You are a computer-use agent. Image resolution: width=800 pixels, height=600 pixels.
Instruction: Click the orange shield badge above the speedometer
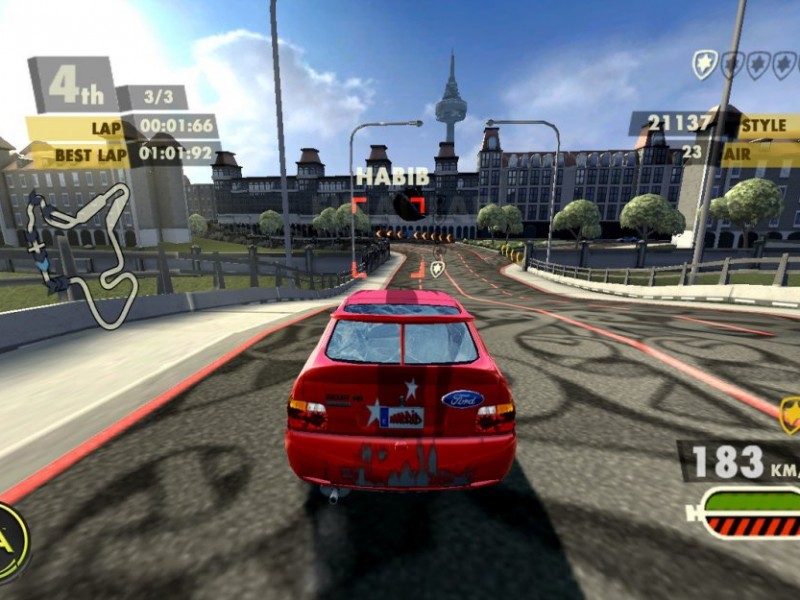(790, 414)
